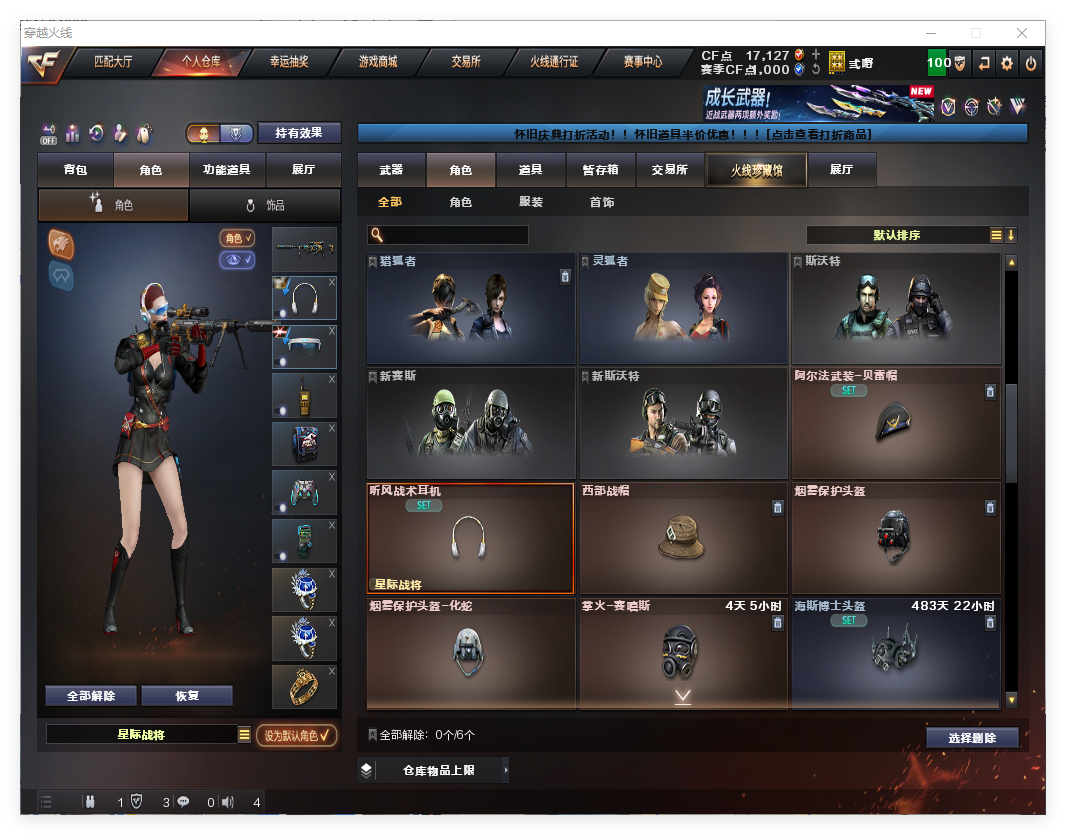Open the 匹配大厅 lobby menu
The image size is (1066, 835).
(x=113, y=62)
